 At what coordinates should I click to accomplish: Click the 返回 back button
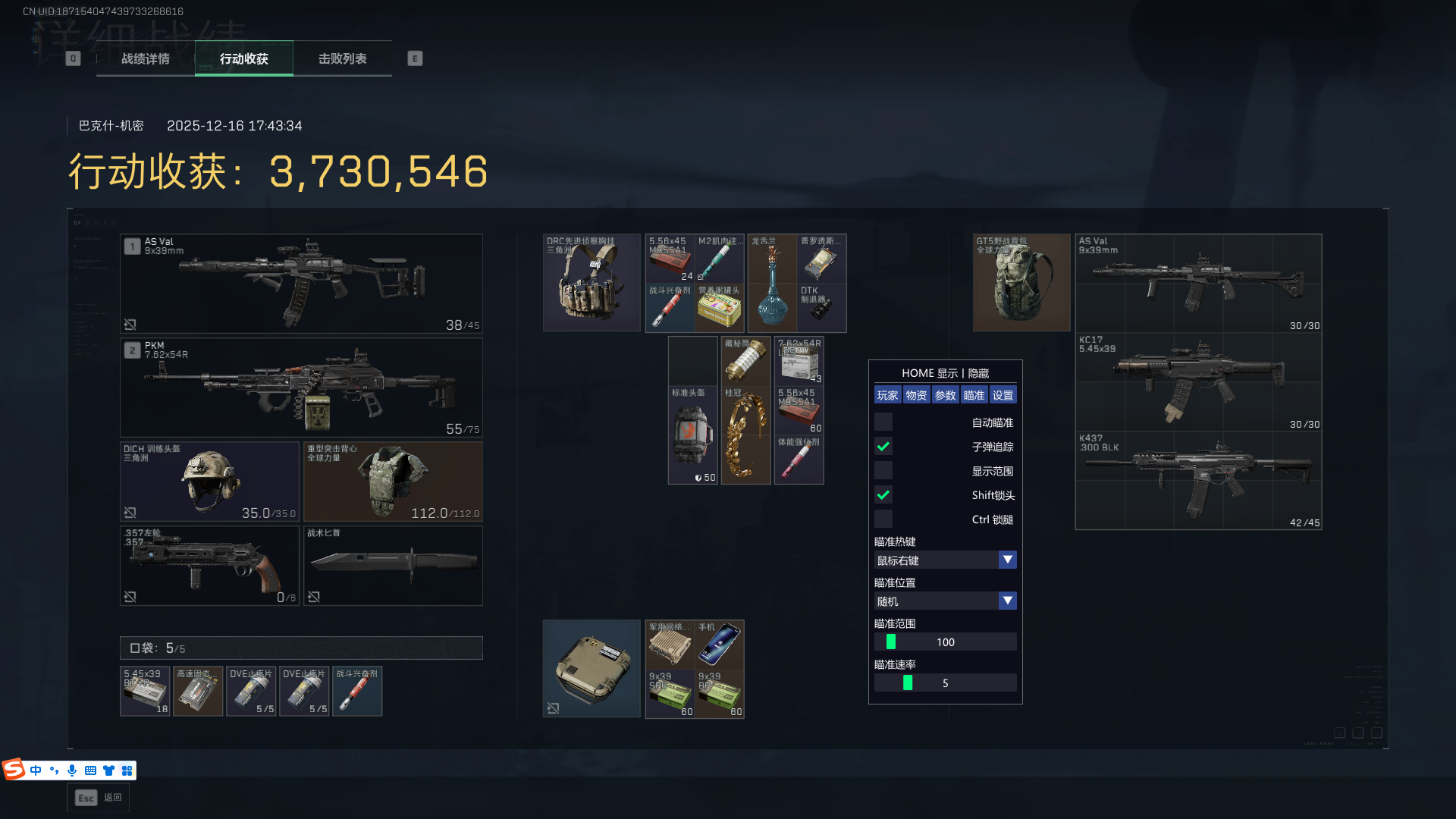pos(98,798)
